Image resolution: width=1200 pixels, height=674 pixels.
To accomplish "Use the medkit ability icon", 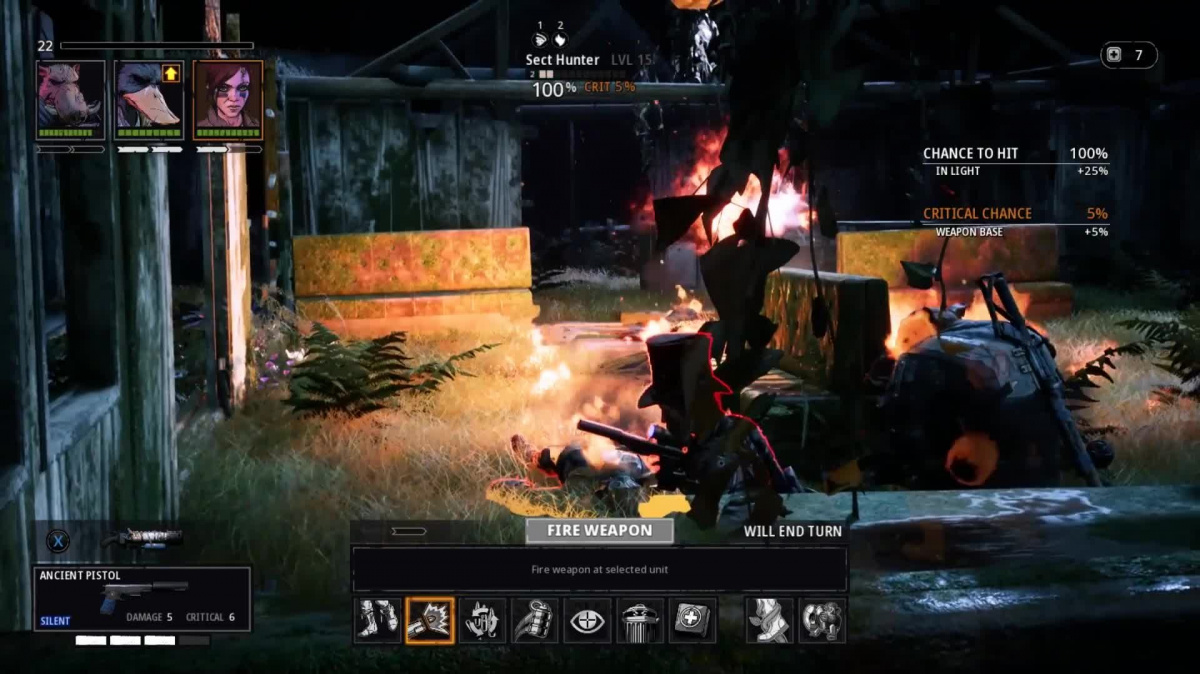I will (693, 620).
